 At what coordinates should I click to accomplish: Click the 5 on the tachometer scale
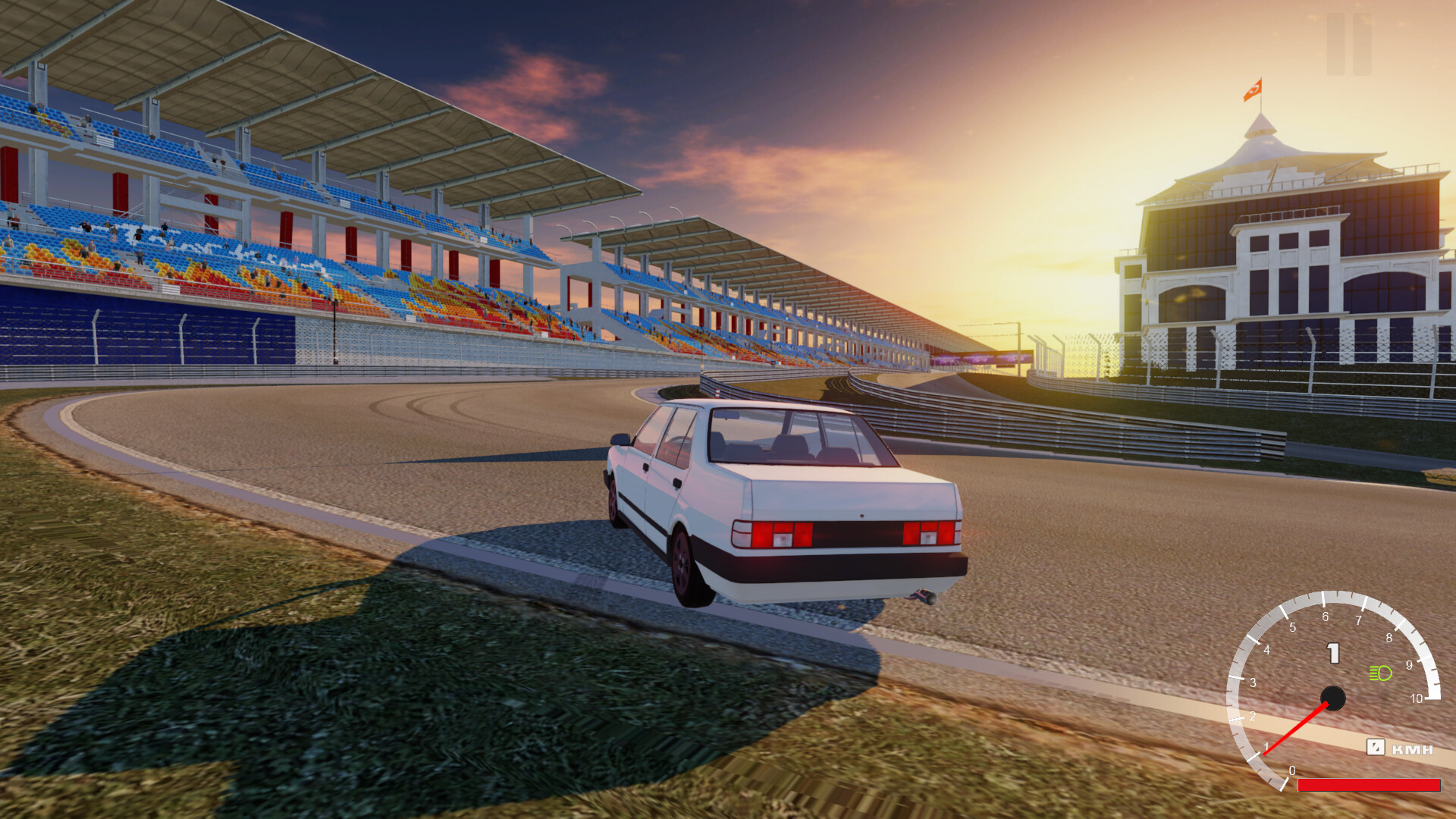[1292, 626]
